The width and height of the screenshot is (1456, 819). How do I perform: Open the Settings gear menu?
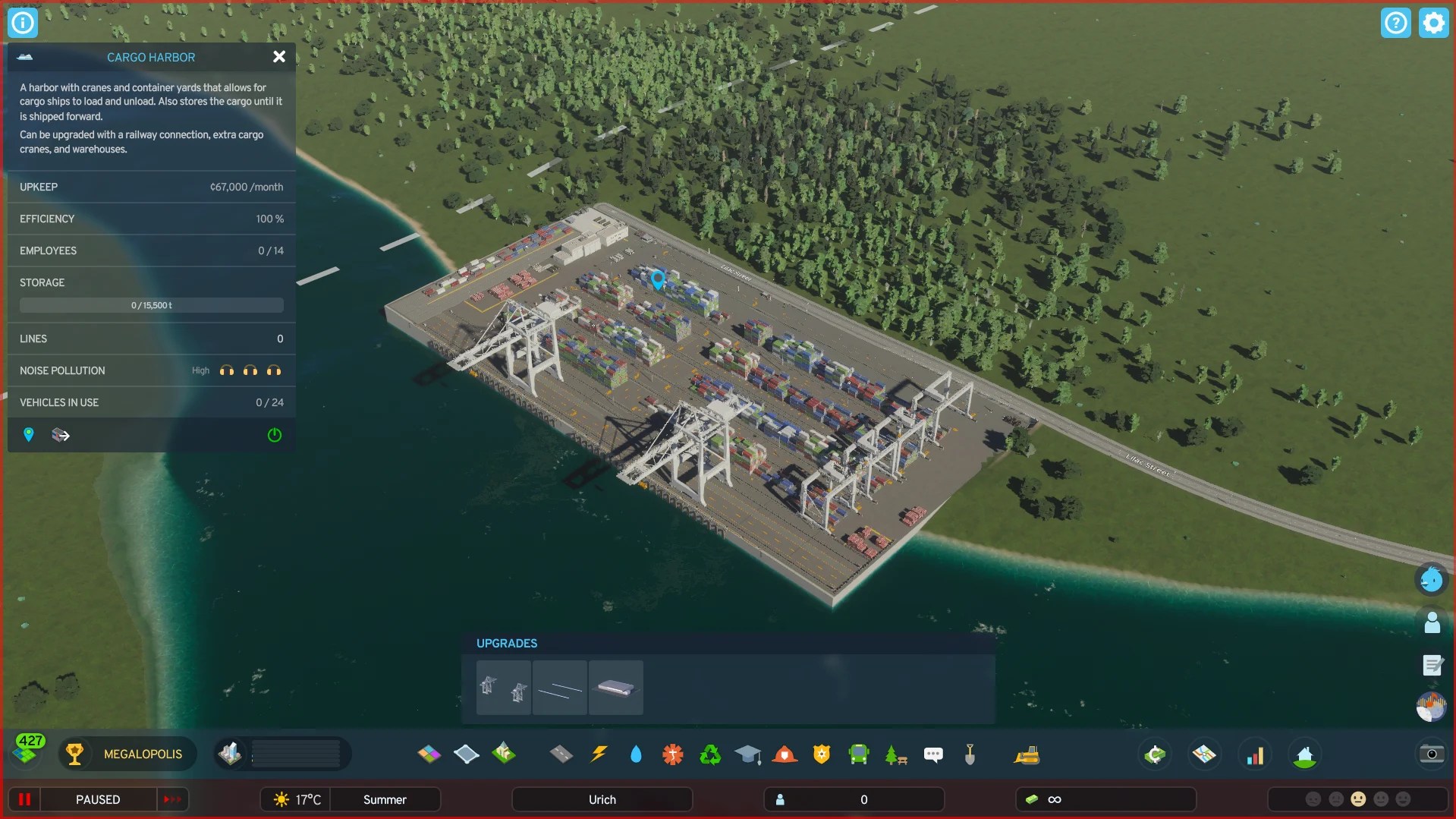coord(1432,22)
